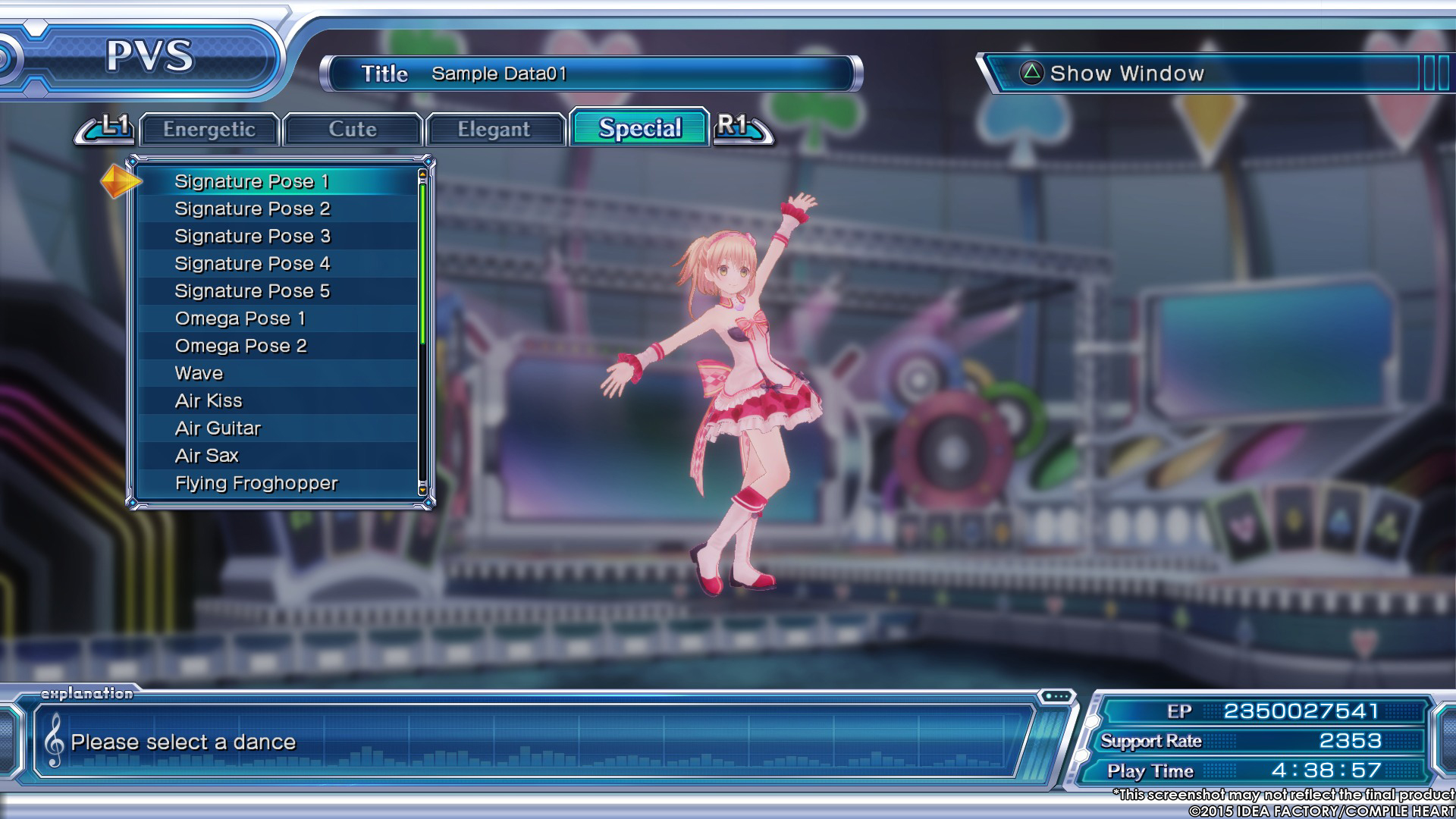Select the Elegant tab
Screen dimensions: 1456x819
pos(494,130)
